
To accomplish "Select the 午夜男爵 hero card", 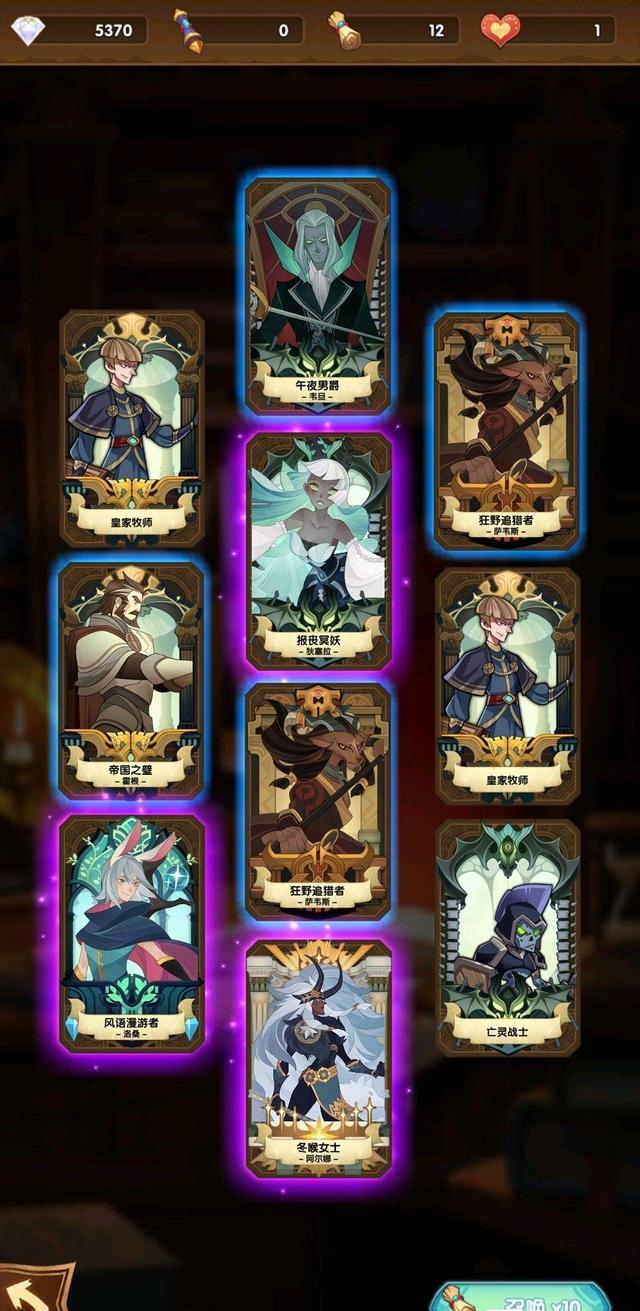I will (319, 296).
